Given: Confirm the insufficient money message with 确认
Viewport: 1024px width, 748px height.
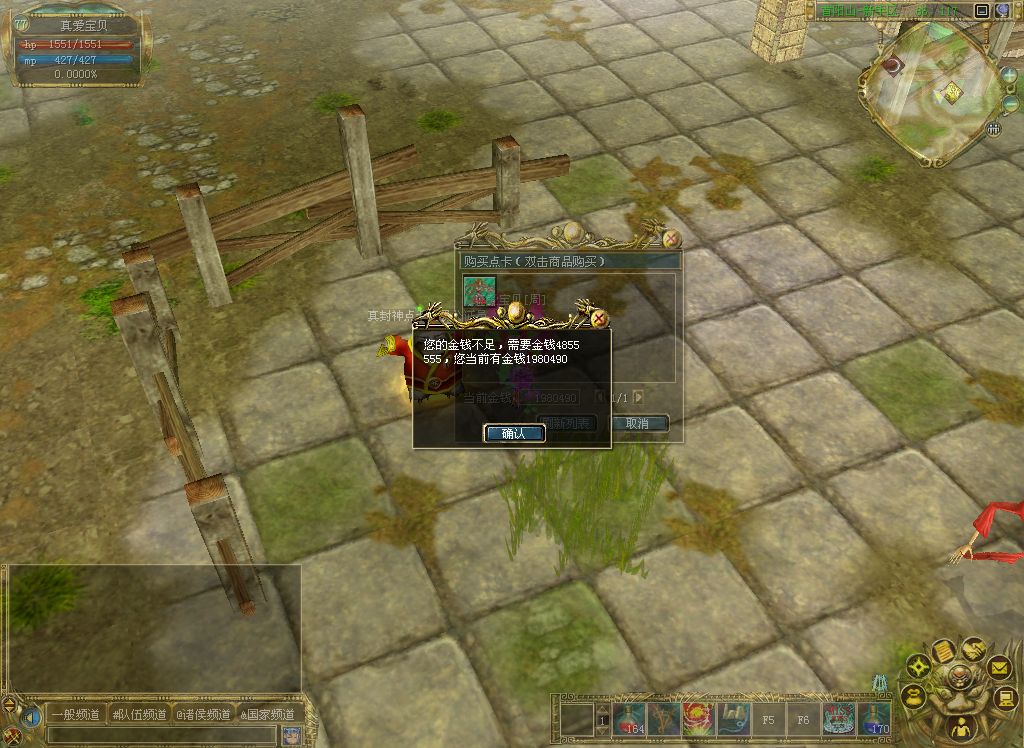Looking at the screenshot, I should (x=514, y=433).
